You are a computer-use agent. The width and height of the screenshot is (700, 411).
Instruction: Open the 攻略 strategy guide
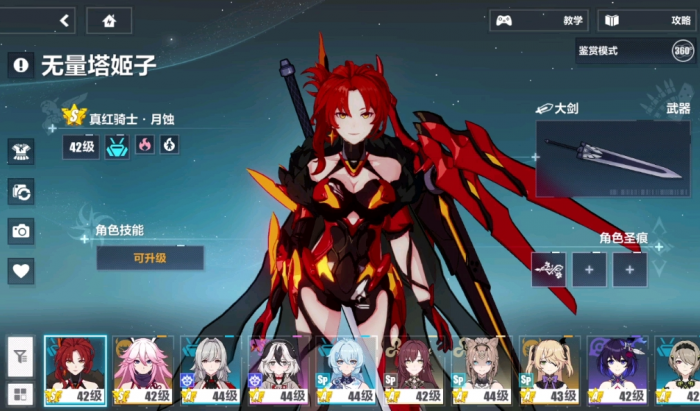point(647,20)
